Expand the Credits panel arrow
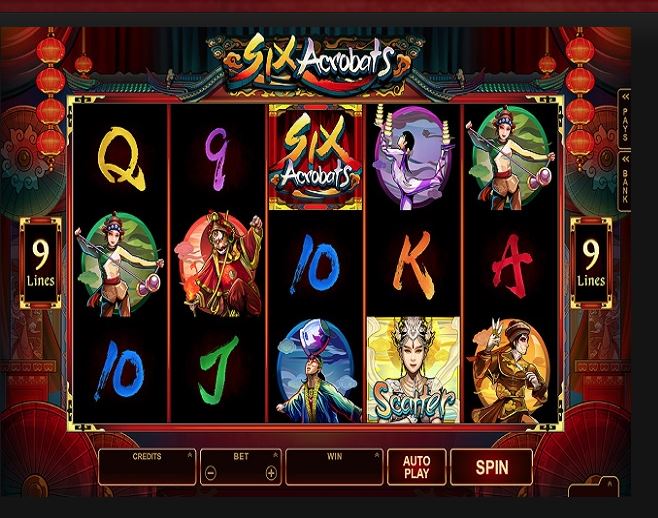This screenshot has height=518, width=658. click(x=189, y=456)
